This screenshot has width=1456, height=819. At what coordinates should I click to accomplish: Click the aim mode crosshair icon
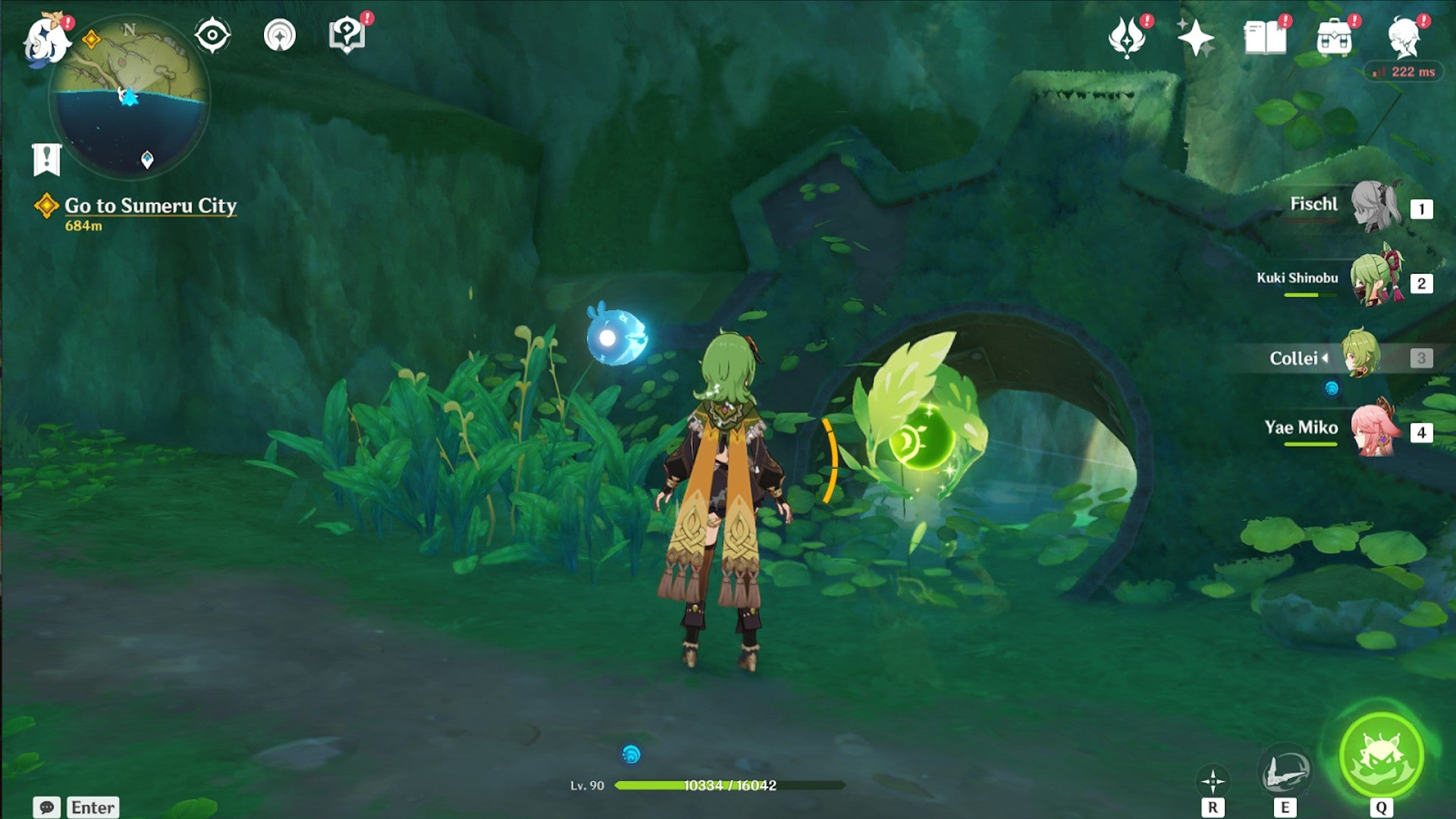point(1213,781)
